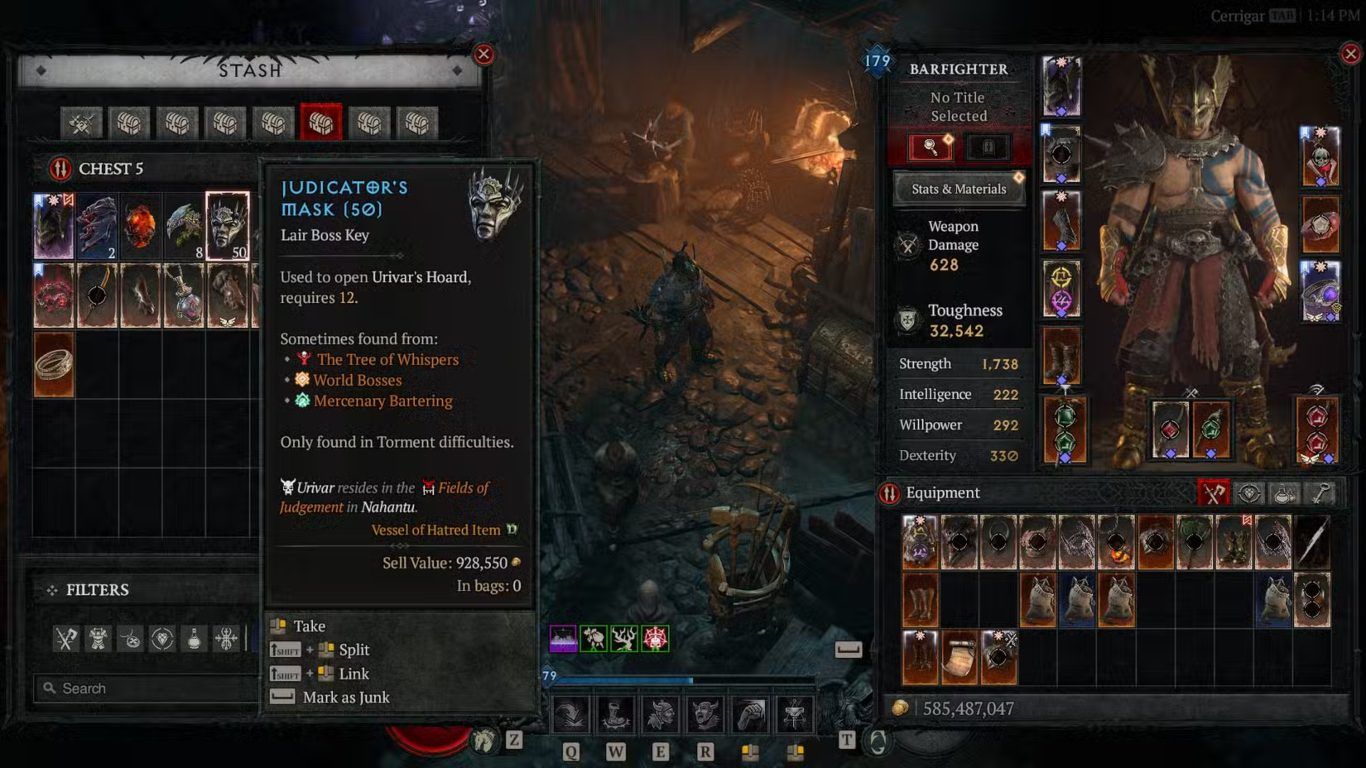Open the first stash tab with crossed tools

(81, 123)
